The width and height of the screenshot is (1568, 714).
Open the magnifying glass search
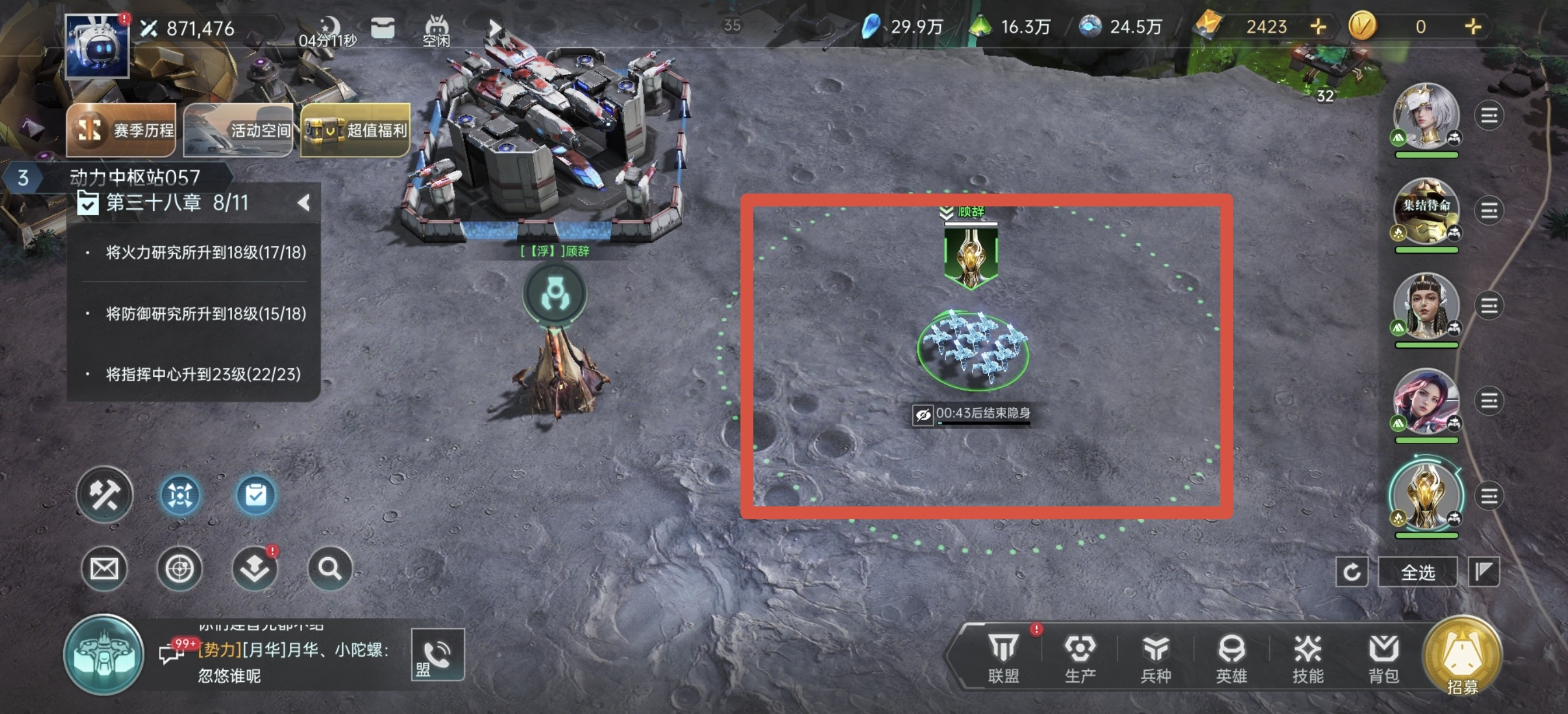pos(330,569)
